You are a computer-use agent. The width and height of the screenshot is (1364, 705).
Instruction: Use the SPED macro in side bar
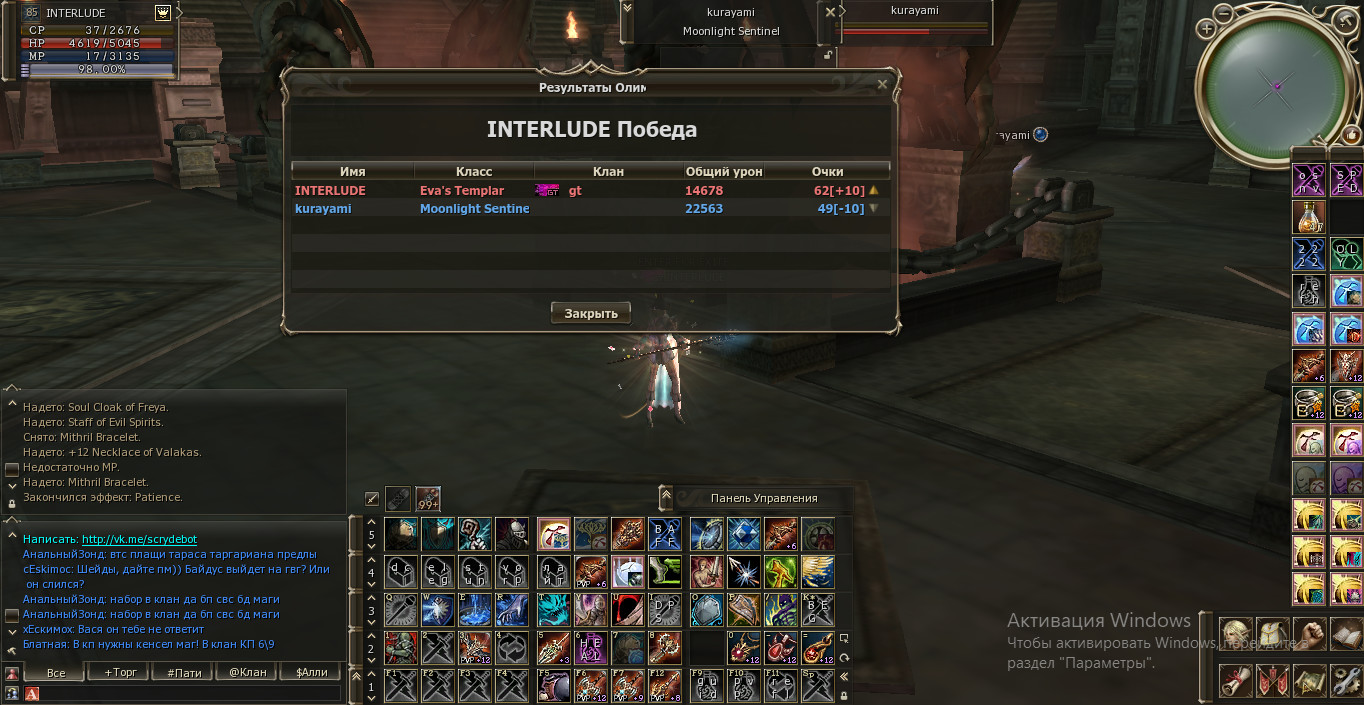click(1346, 181)
